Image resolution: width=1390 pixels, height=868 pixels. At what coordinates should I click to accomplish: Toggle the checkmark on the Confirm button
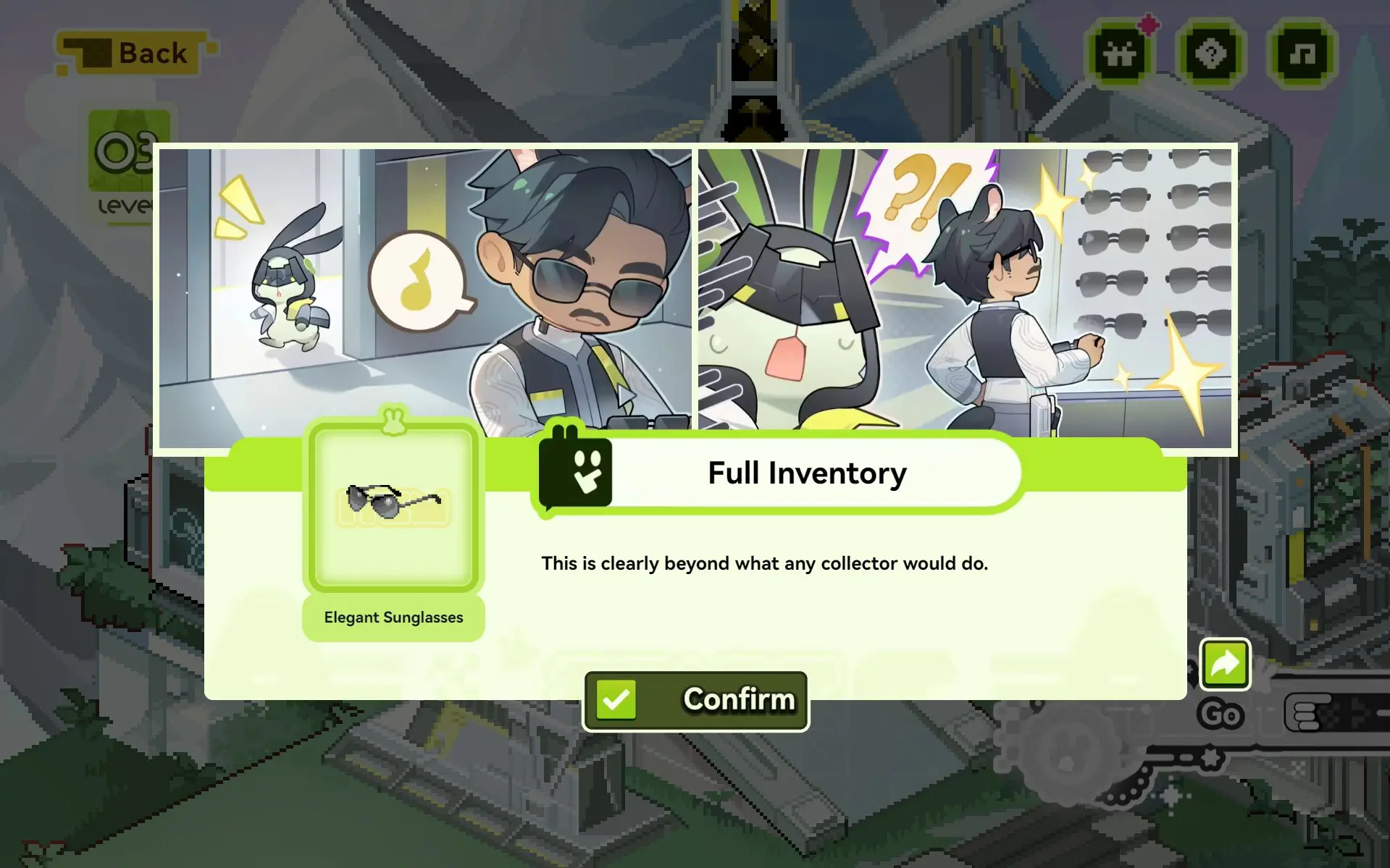point(615,699)
